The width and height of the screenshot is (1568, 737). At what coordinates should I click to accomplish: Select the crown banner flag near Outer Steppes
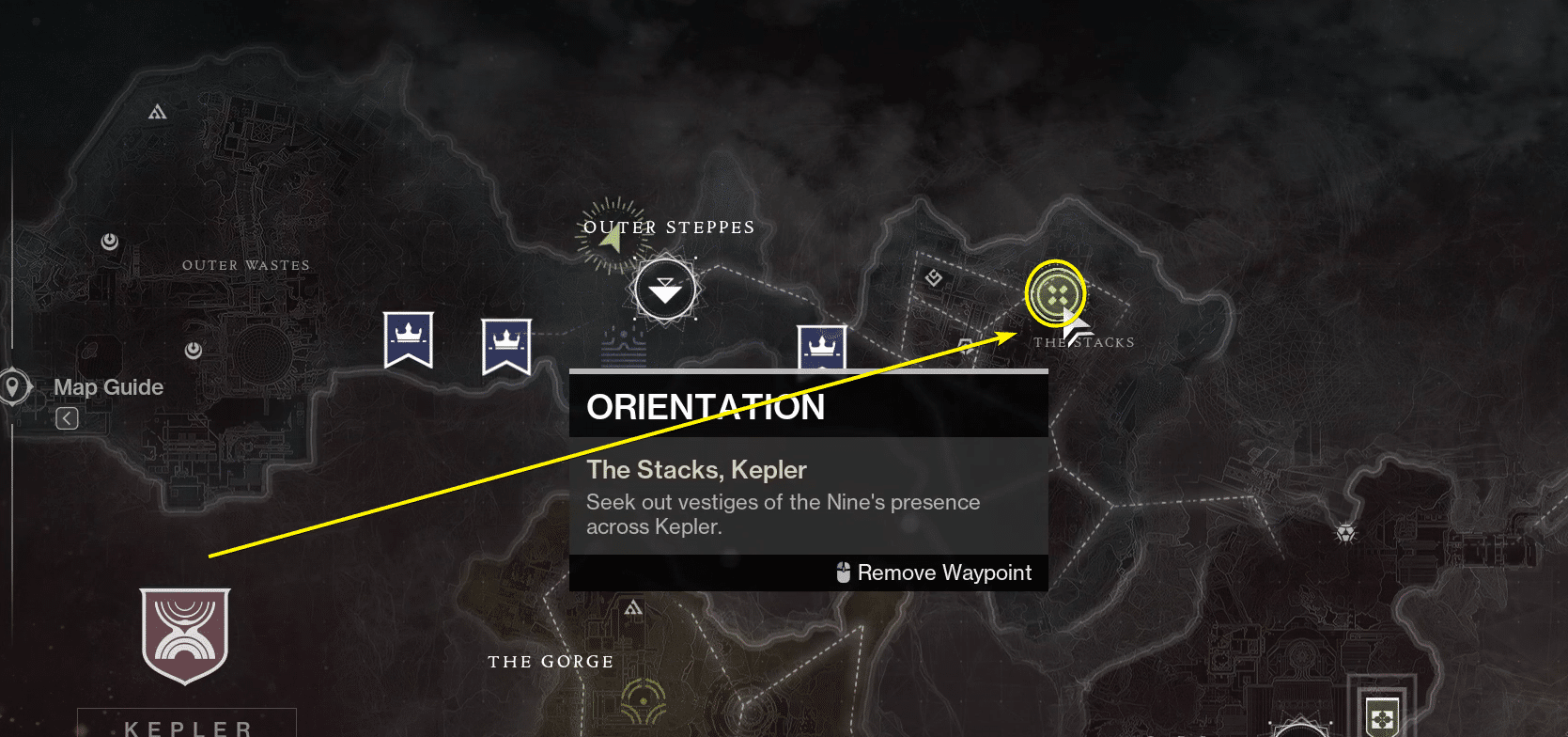click(507, 343)
